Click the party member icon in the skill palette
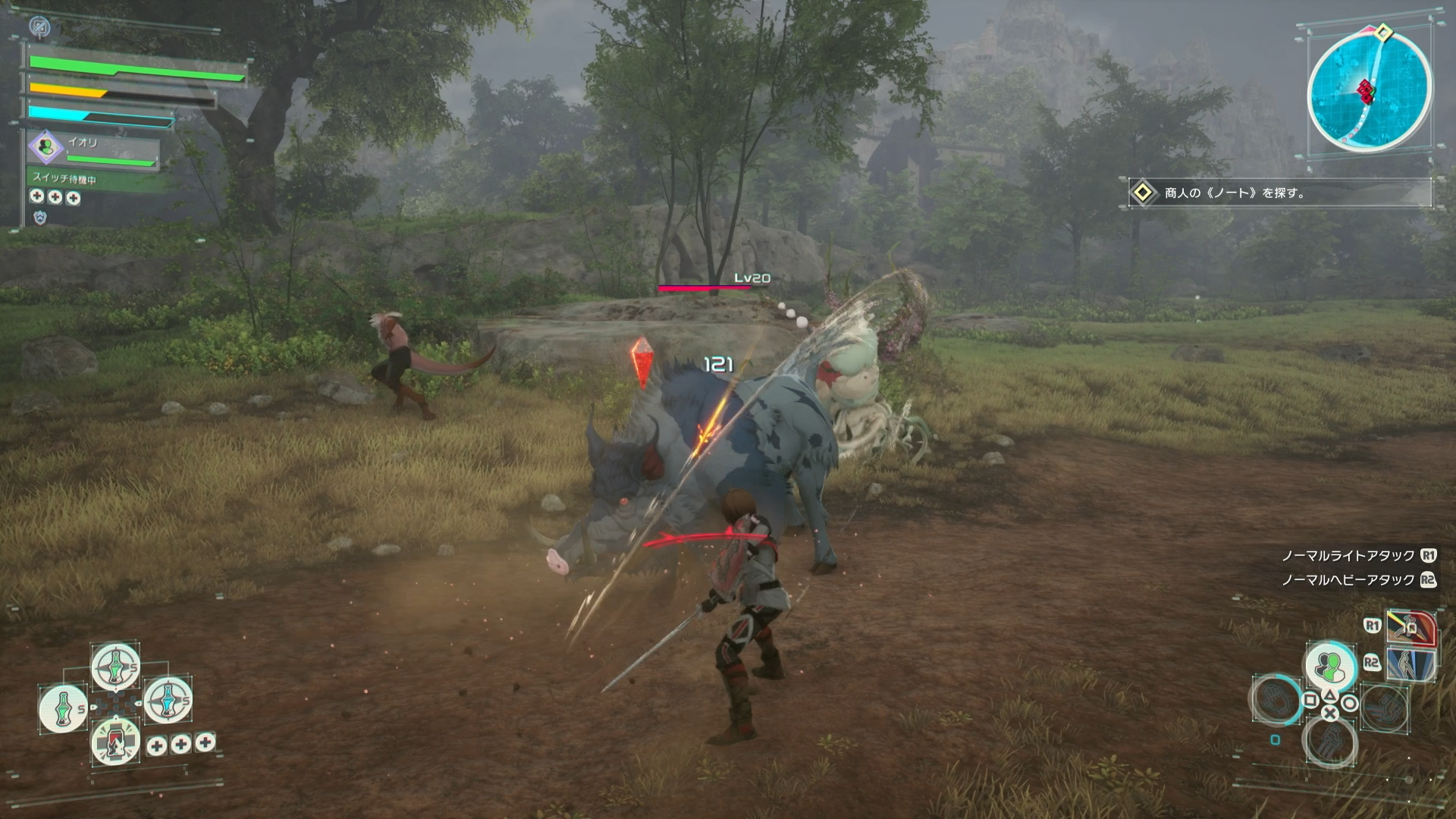 click(x=1330, y=664)
